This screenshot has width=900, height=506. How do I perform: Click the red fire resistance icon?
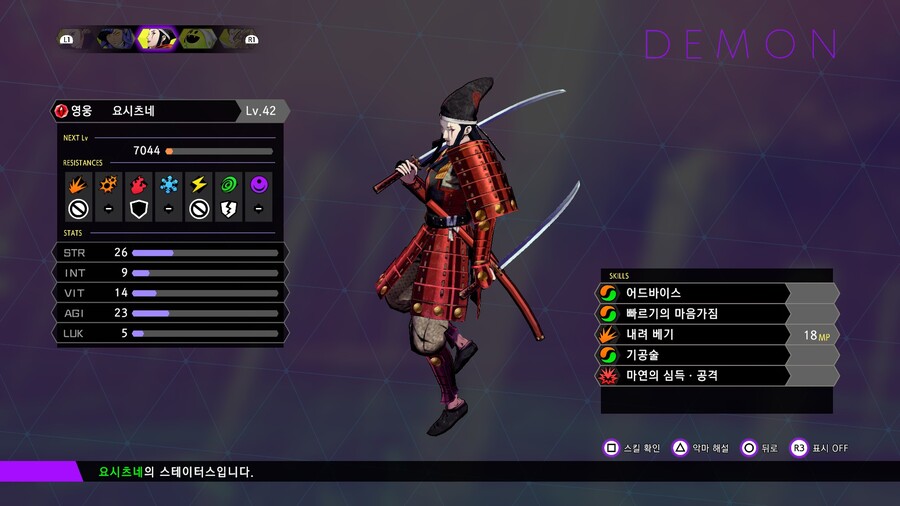click(138, 185)
